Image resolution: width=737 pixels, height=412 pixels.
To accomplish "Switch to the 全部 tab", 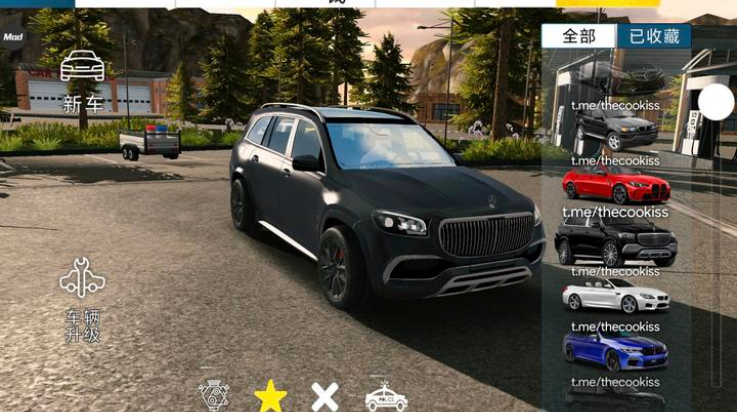I will [579, 36].
